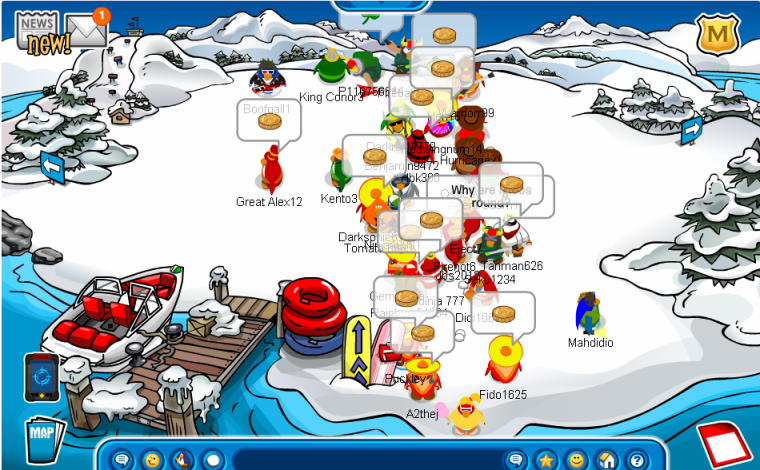Open your player card star button
The width and height of the screenshot is (760, 470).
point(546,460)
